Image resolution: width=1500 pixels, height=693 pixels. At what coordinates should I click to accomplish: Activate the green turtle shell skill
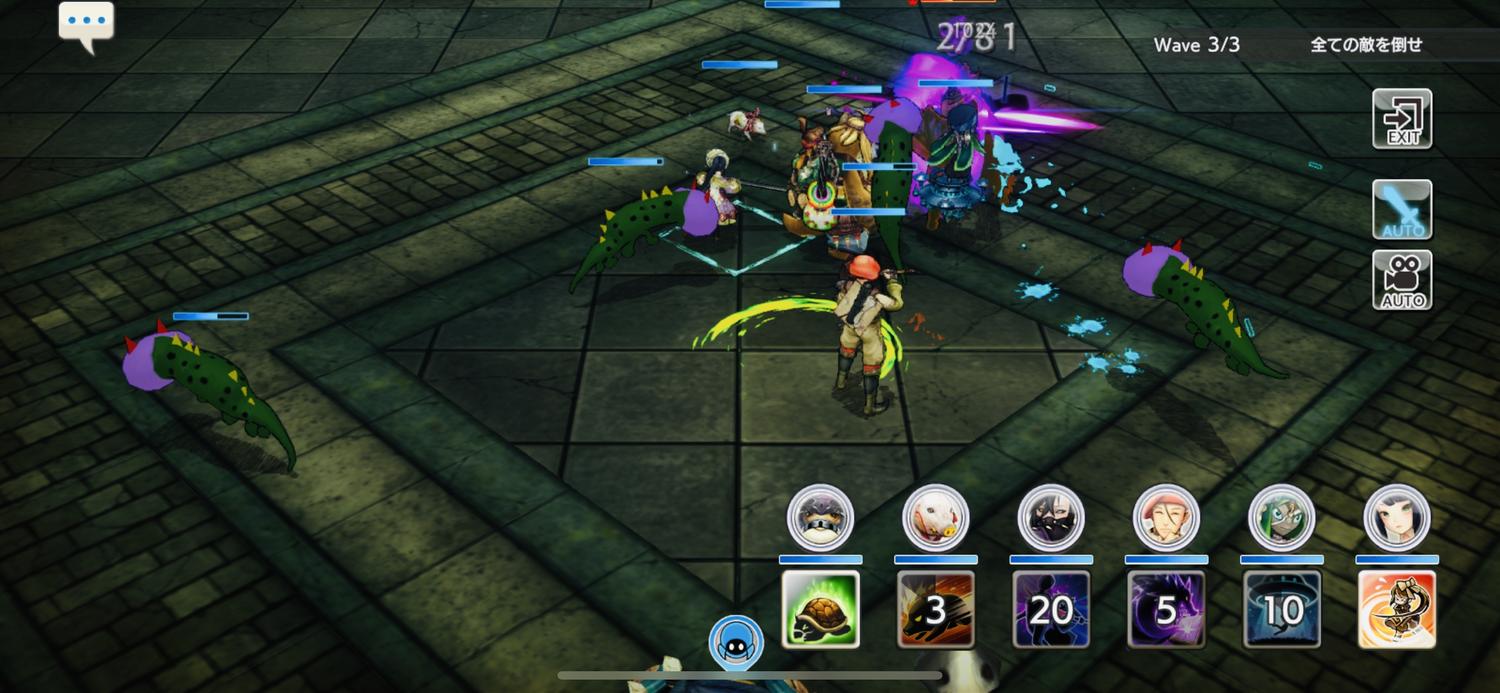[x=820, y=609]
